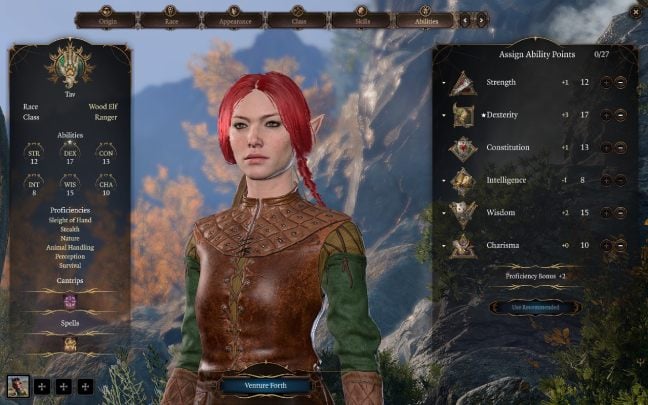Apply the Use Recommended ability scores
The height and width of the screenshot is (405, 648).
537,307
